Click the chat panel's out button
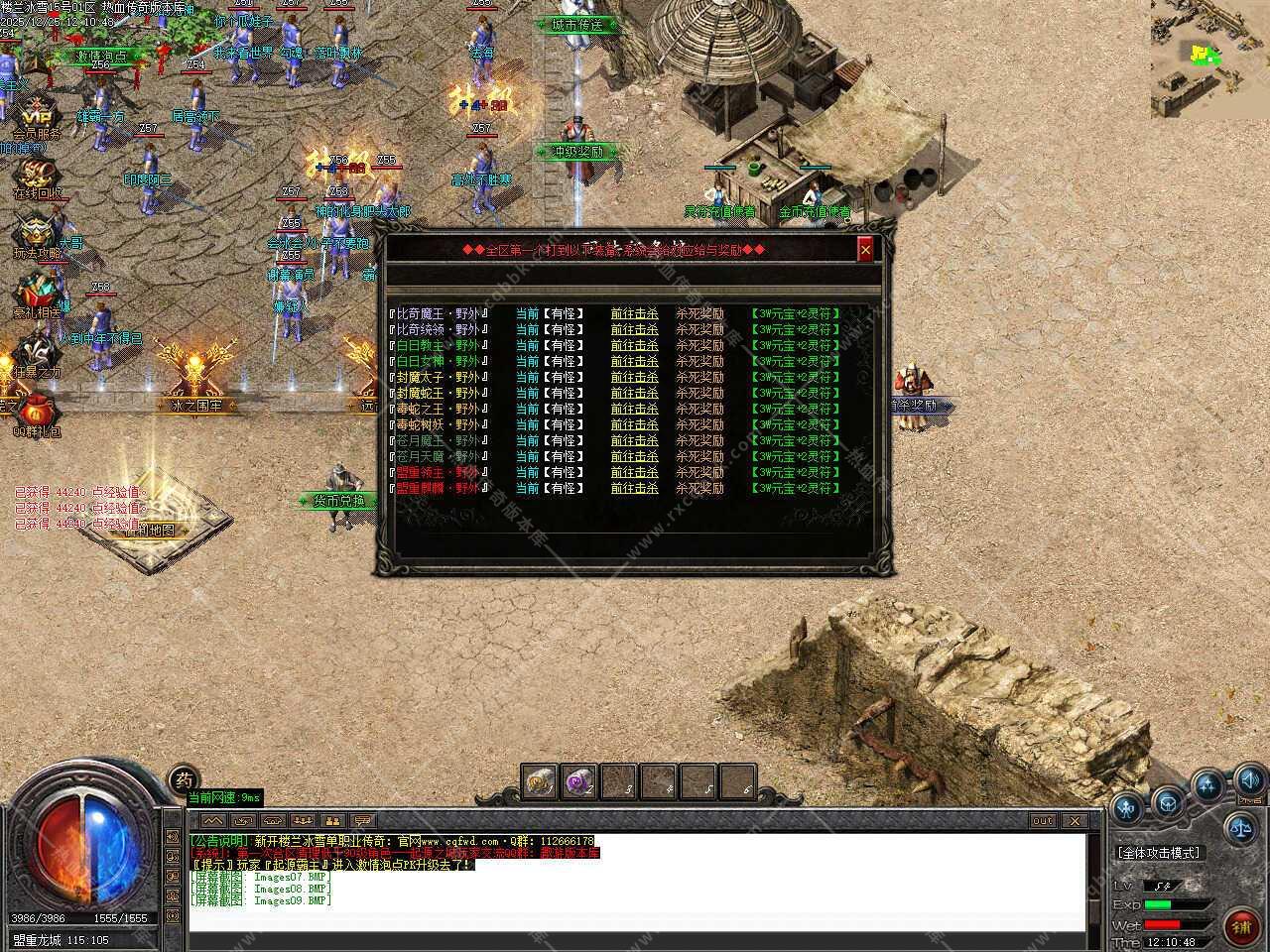The width and height of the screenshot is (1270, 952). tap(1042, 821)
